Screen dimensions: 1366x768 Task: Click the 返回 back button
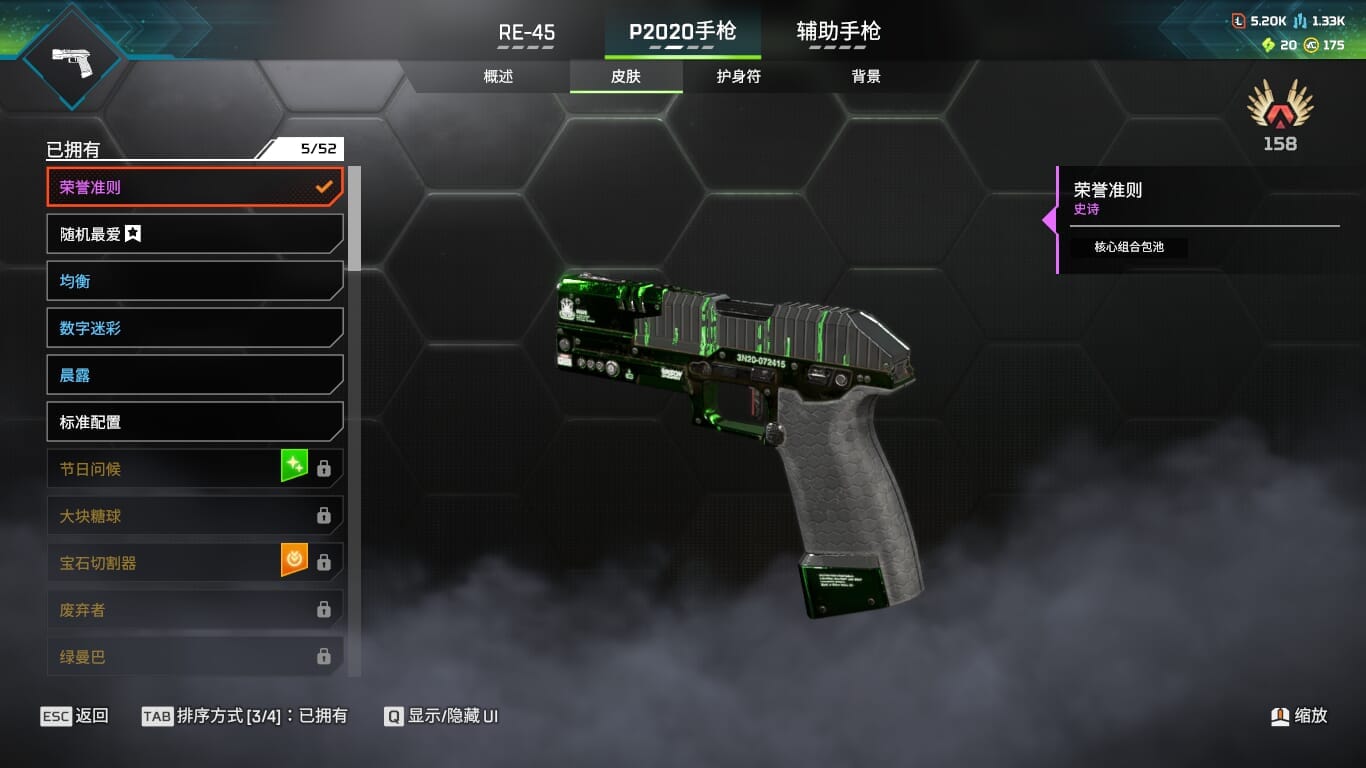tap(75, 716)
